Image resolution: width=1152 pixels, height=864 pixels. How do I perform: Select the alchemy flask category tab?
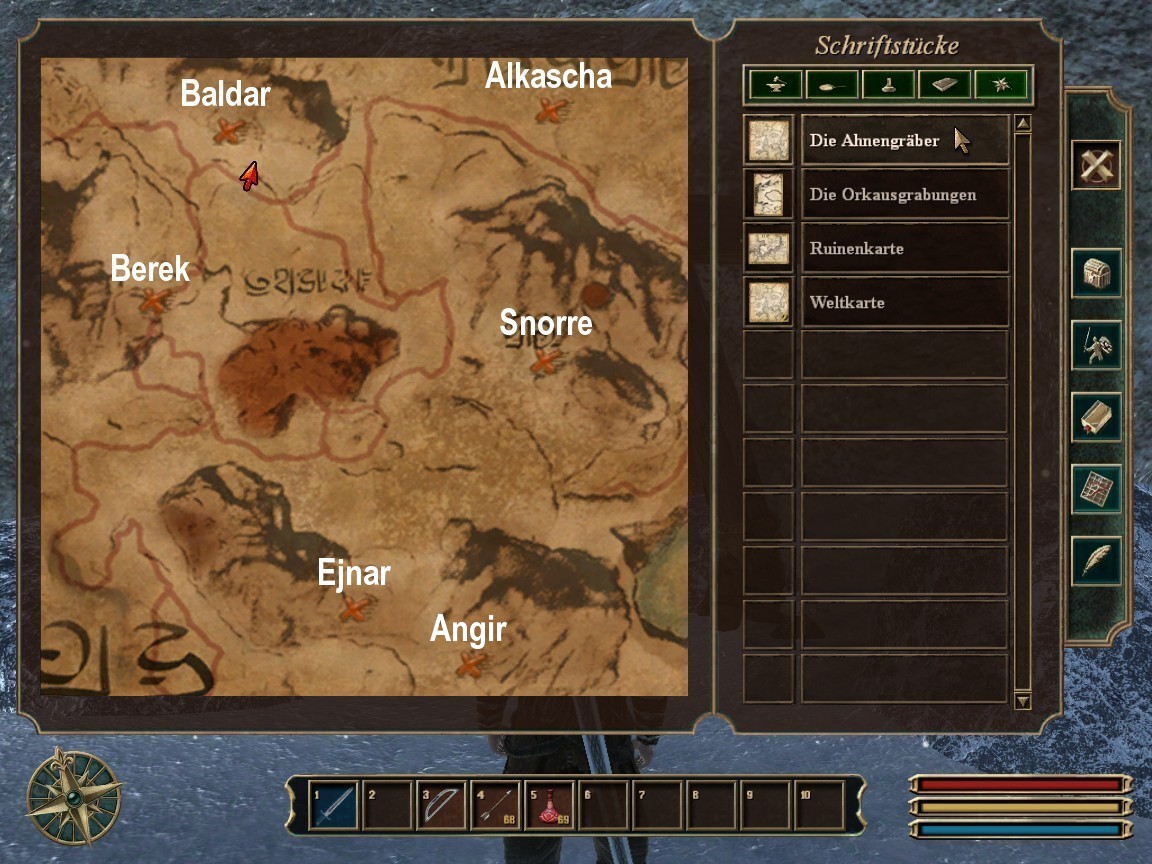coord(888,86)
